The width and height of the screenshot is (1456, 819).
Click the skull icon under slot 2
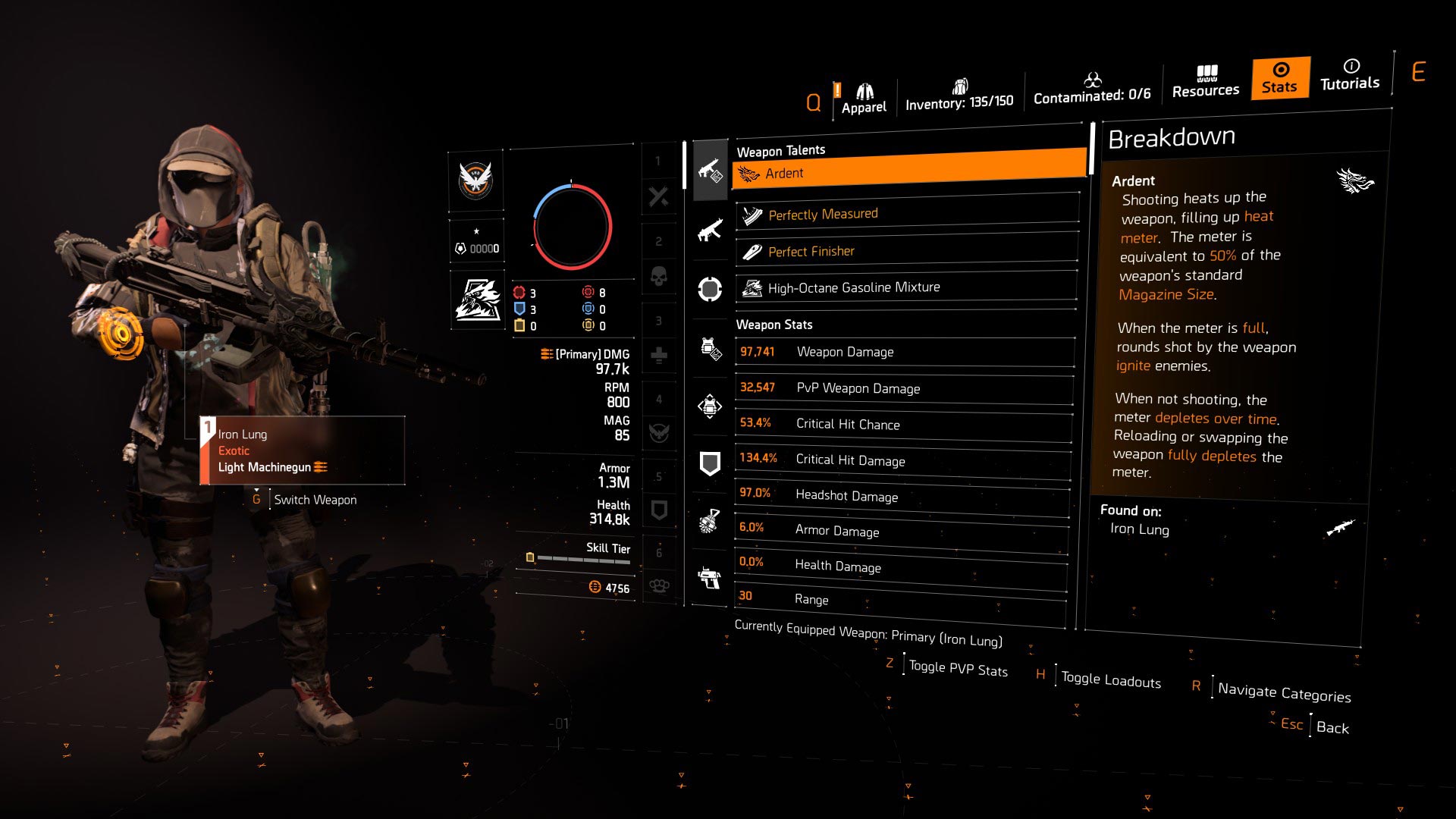[659, 277]
